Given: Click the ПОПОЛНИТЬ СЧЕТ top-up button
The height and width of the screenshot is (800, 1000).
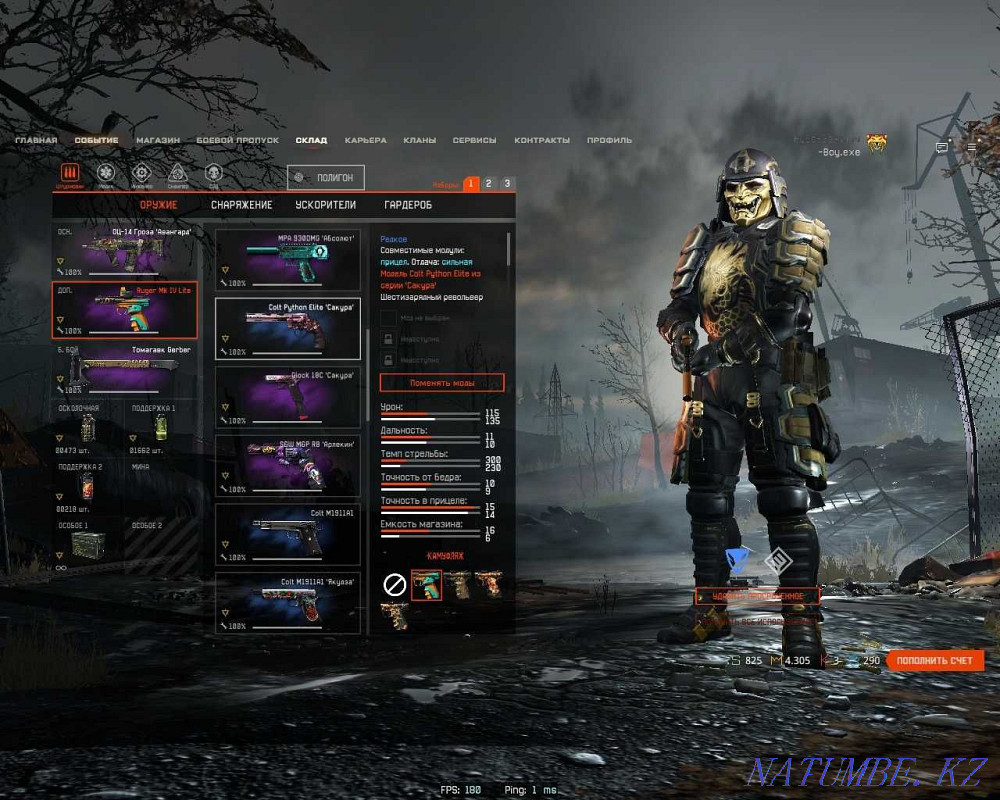Looking at the screenshot, I should coord(934,661).
